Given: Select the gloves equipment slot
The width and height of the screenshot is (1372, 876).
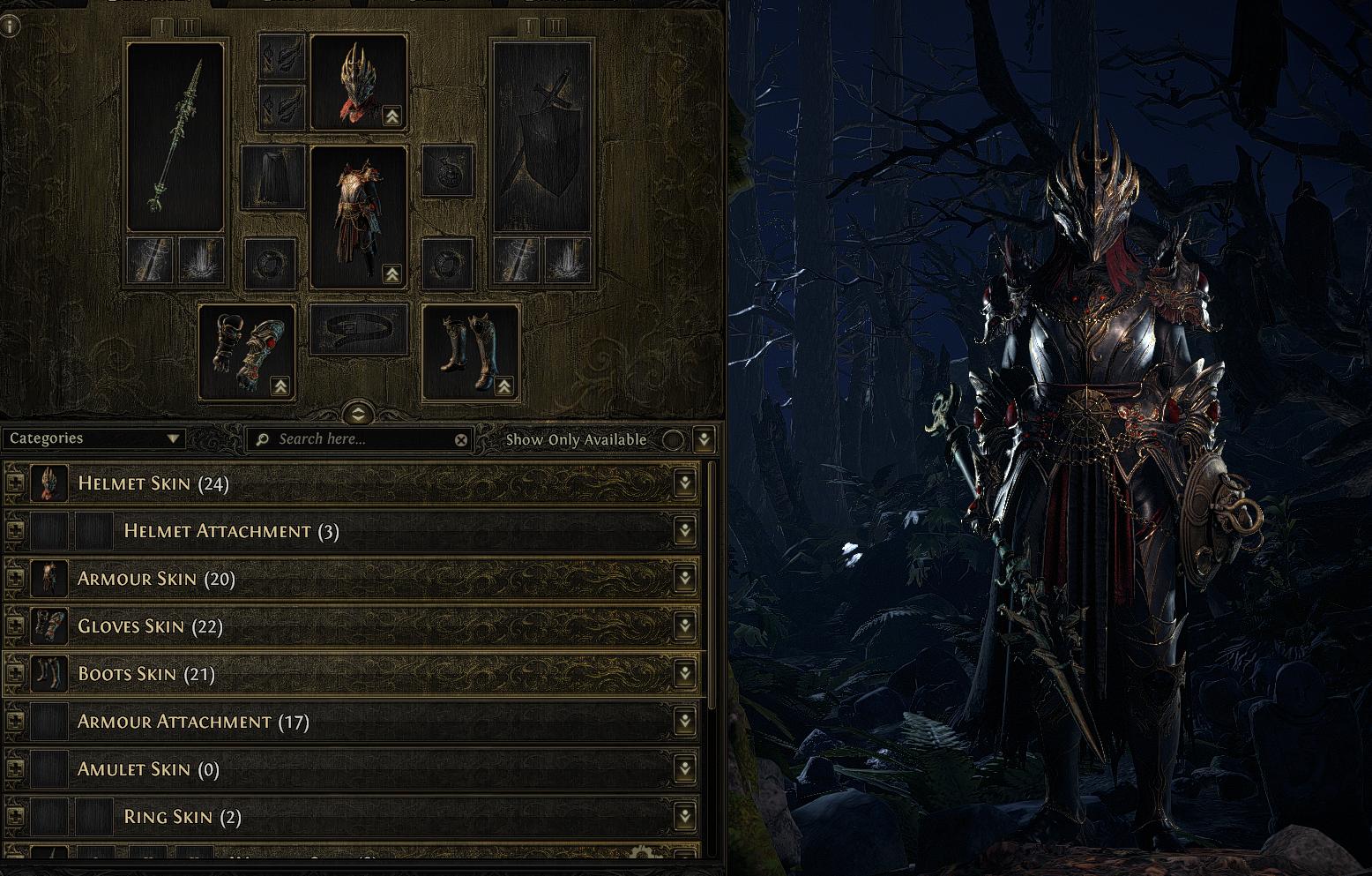Looking at the screenshot, I should 247,353.
